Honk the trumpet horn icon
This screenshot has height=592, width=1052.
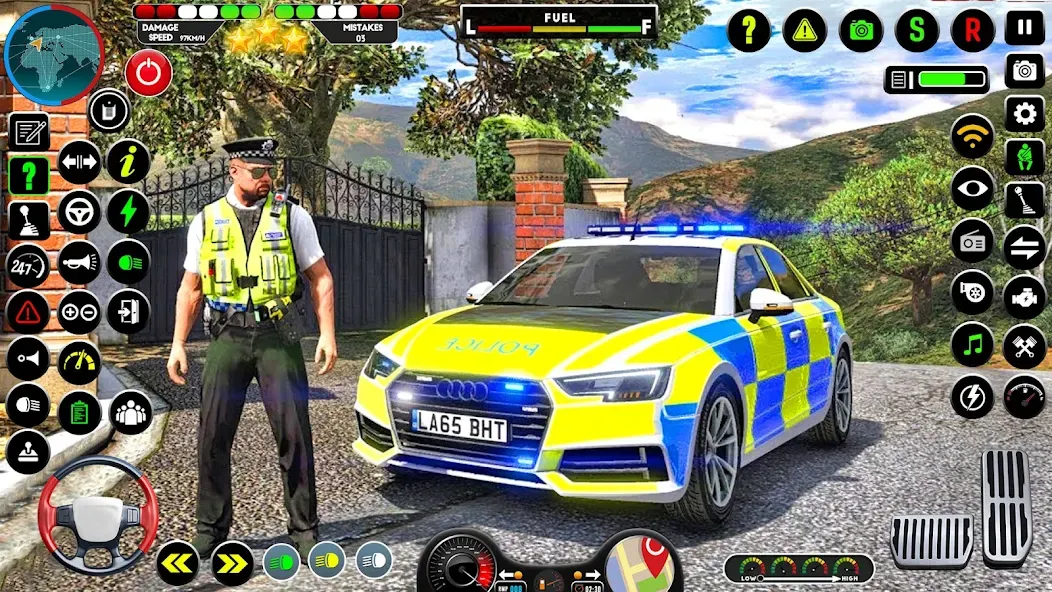point(79,262)
